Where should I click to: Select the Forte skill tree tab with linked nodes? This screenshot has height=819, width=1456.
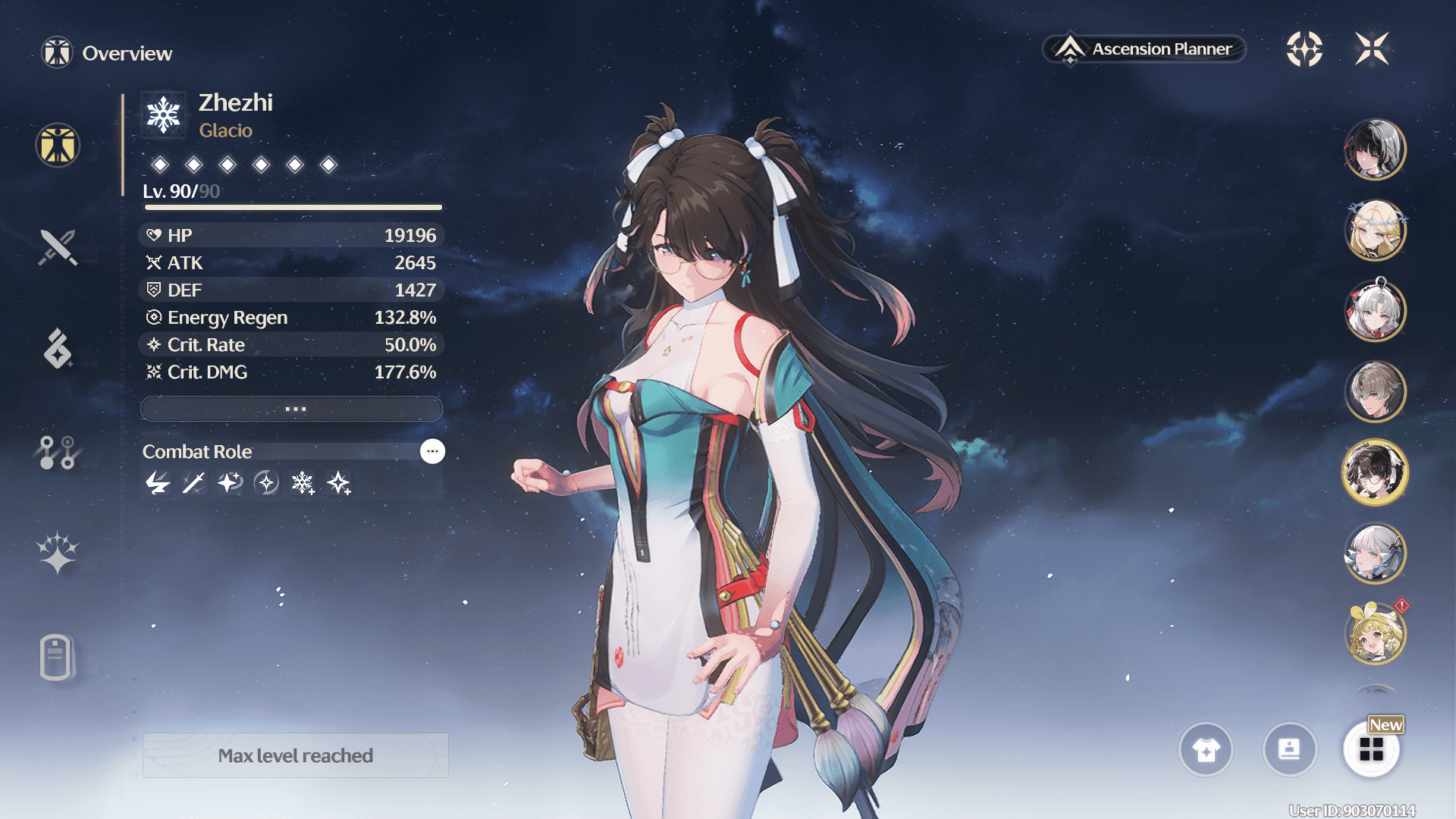[58, 452]
